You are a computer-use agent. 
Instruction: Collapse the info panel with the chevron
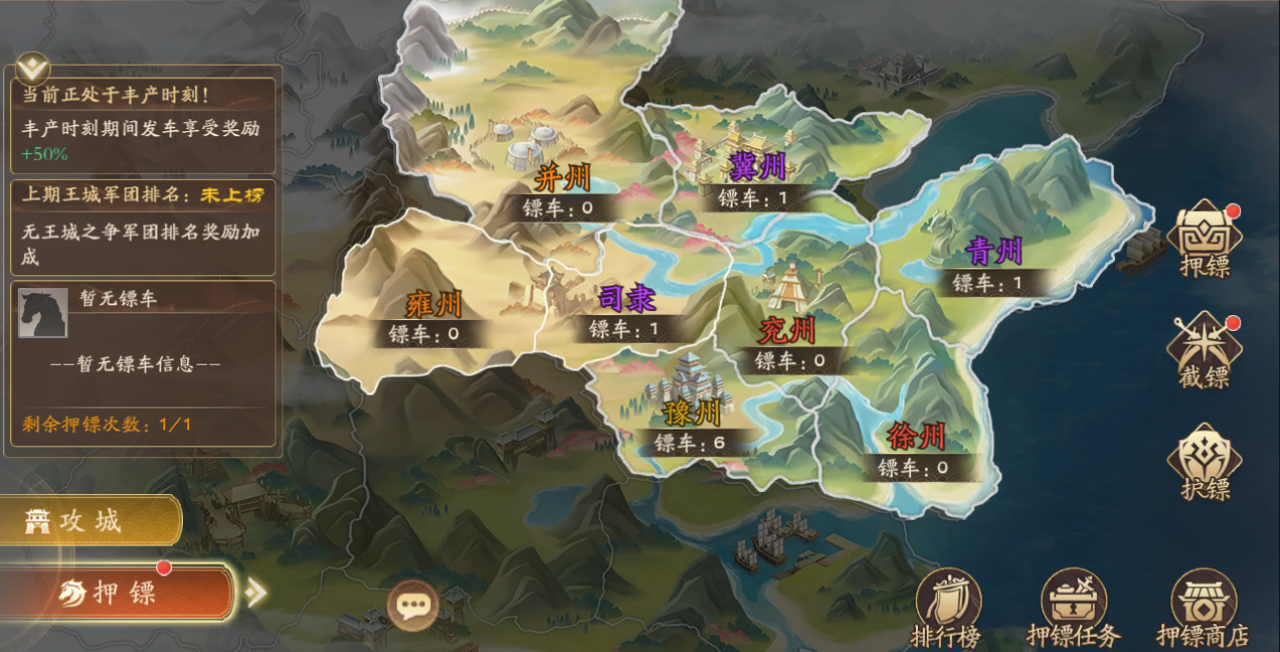pos(35,67)
